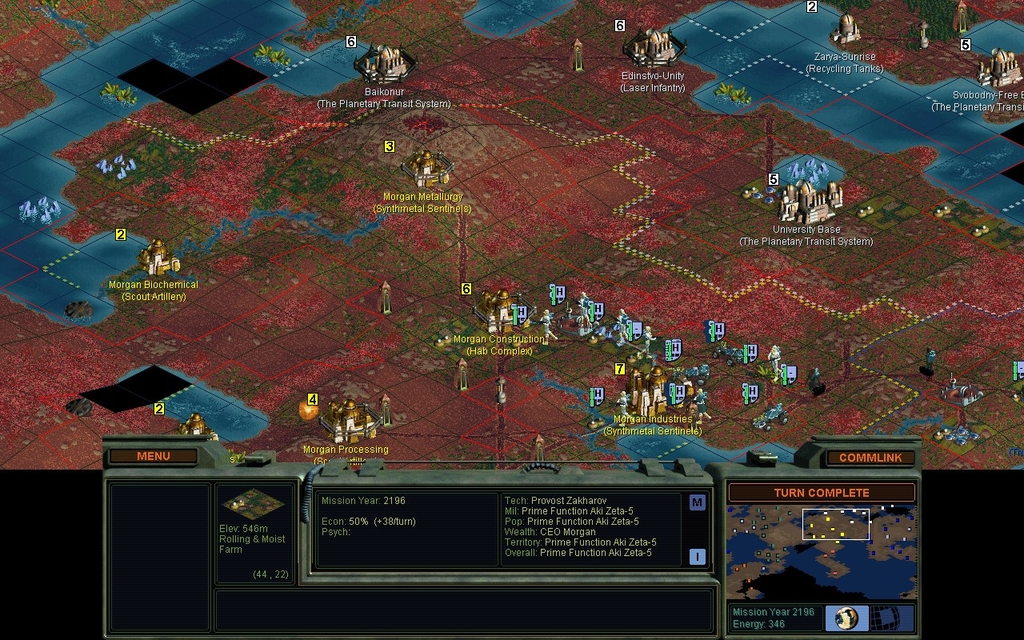Open the COMMLINK panel
This screenshot has height=640, width=1024.
tap(869, 458)
